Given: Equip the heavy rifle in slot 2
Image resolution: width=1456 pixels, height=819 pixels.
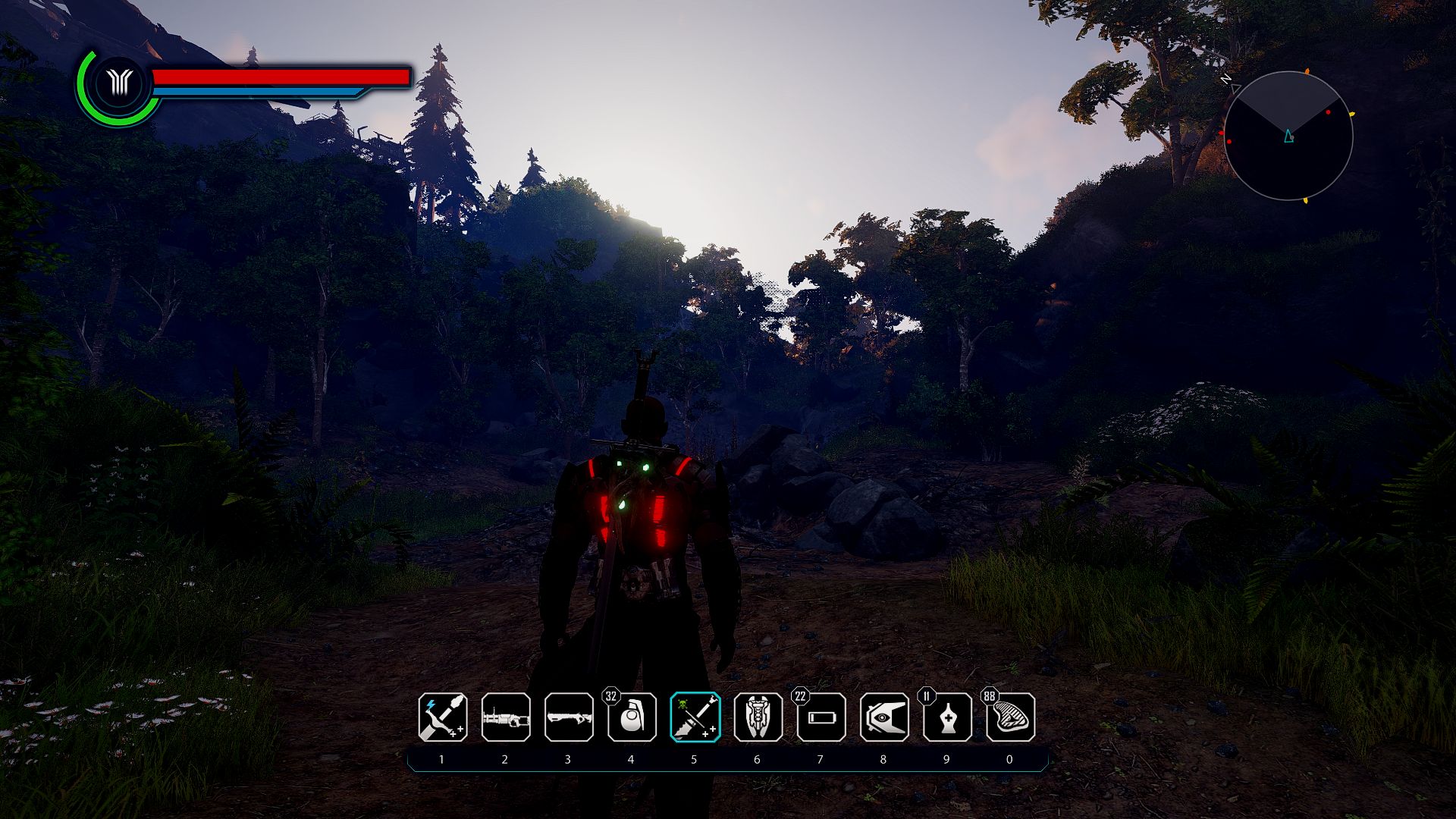Looking at the screenshot, I should tap(506, 717).
